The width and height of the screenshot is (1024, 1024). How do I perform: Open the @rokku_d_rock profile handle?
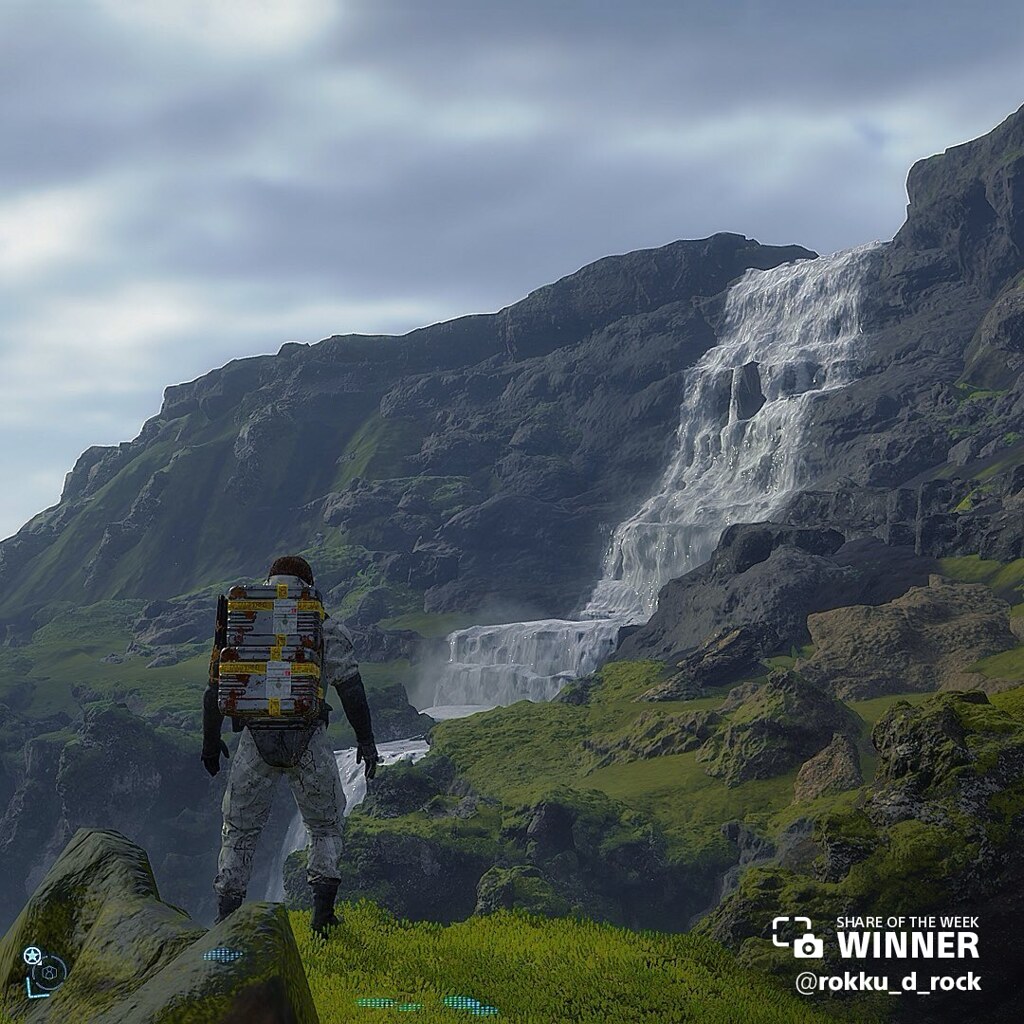pyautogui.click(x=887, y=982)
